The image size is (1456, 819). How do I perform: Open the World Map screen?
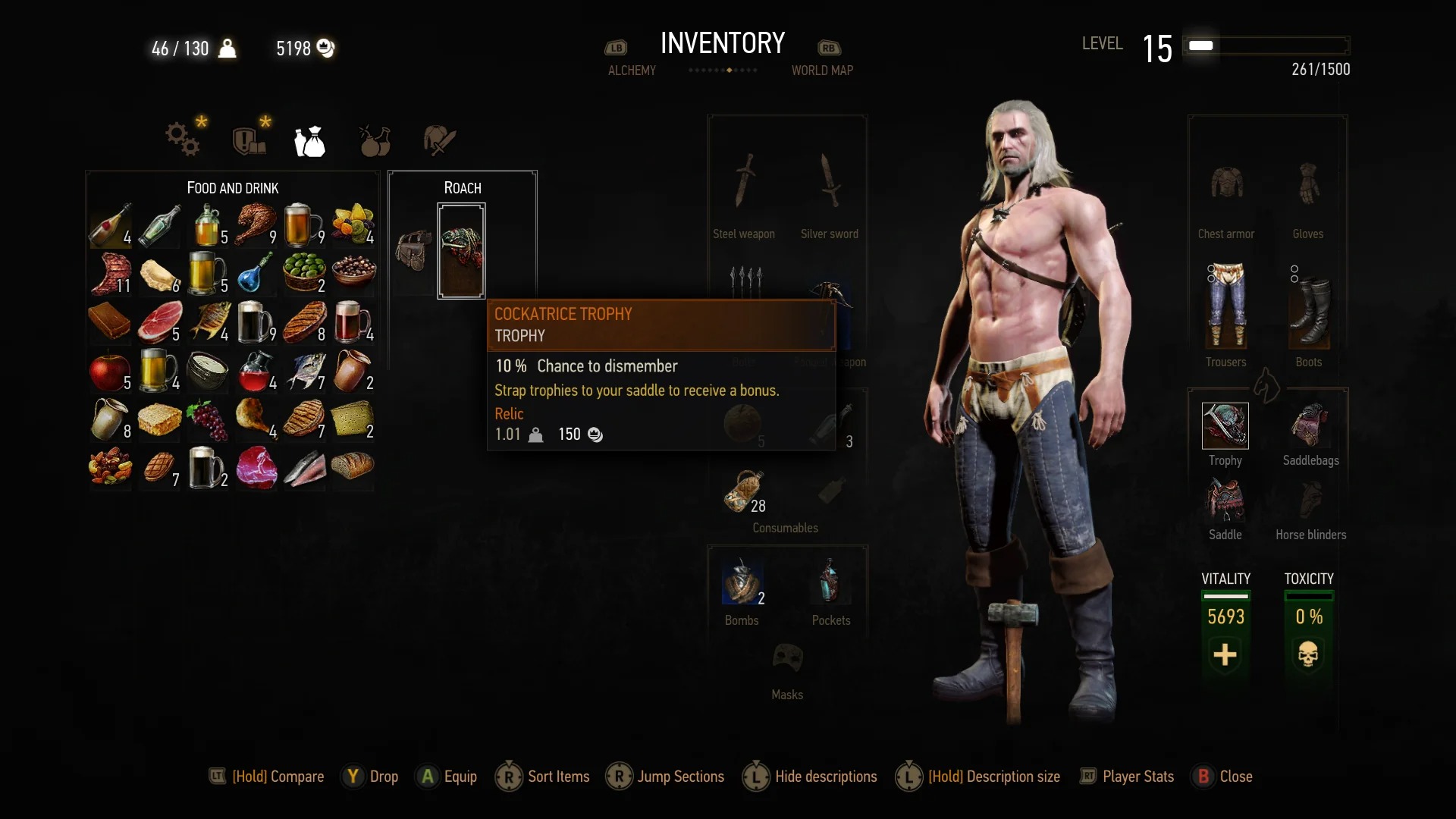coord(822,70)
